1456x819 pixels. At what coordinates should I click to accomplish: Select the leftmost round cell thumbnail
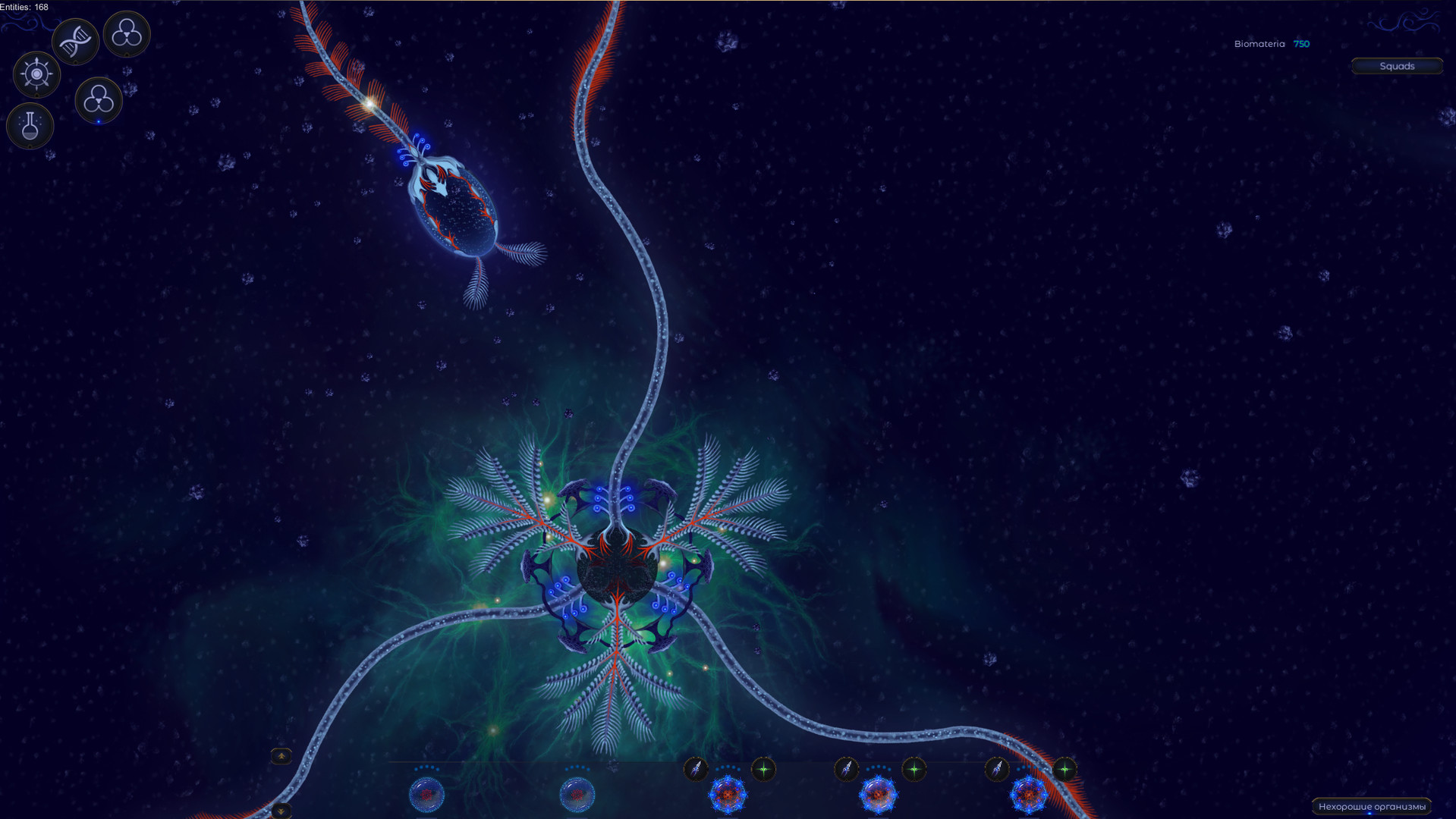tap(426, 795)
